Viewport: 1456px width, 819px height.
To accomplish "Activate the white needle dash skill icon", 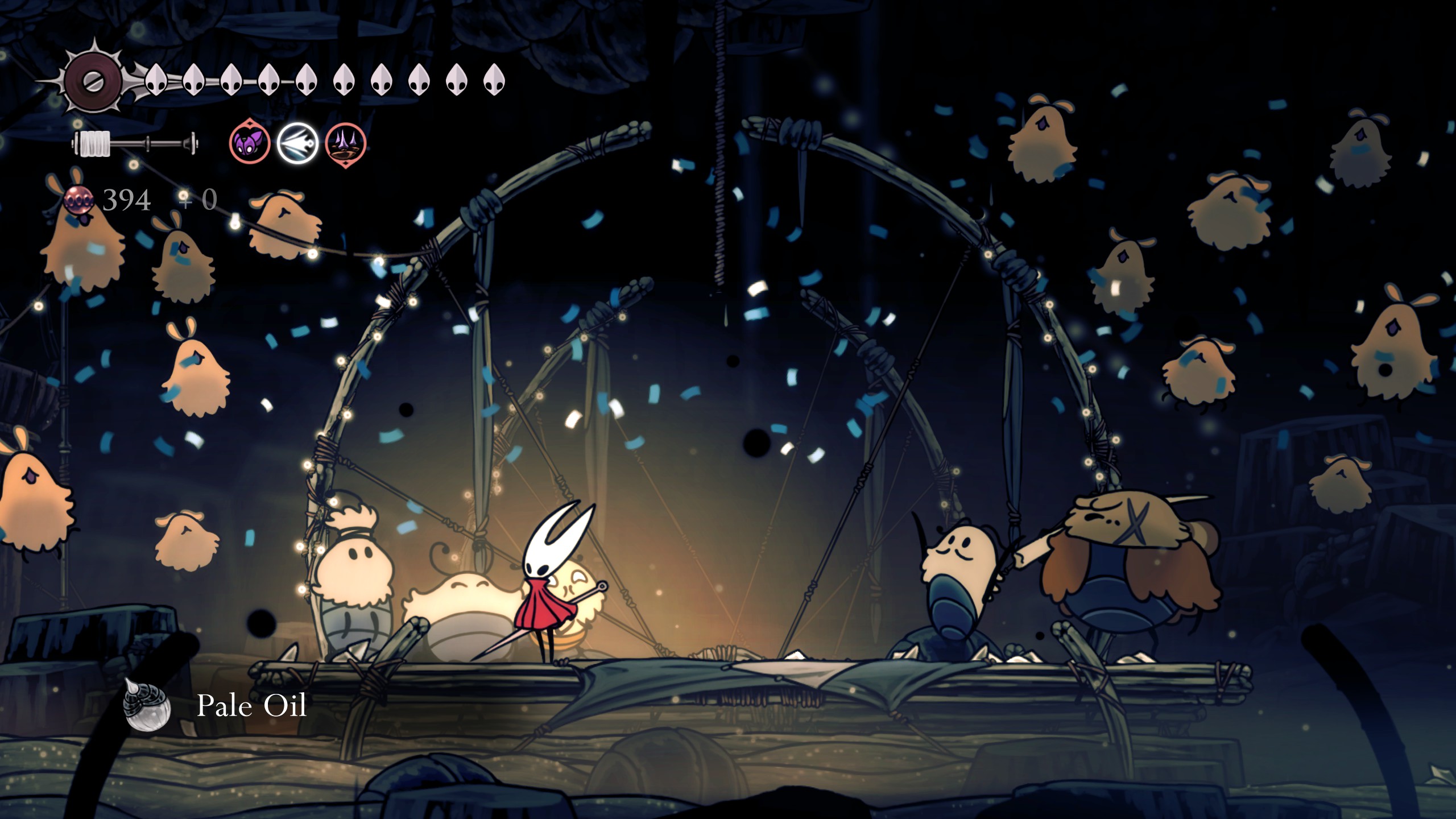I will pos(297,143).
